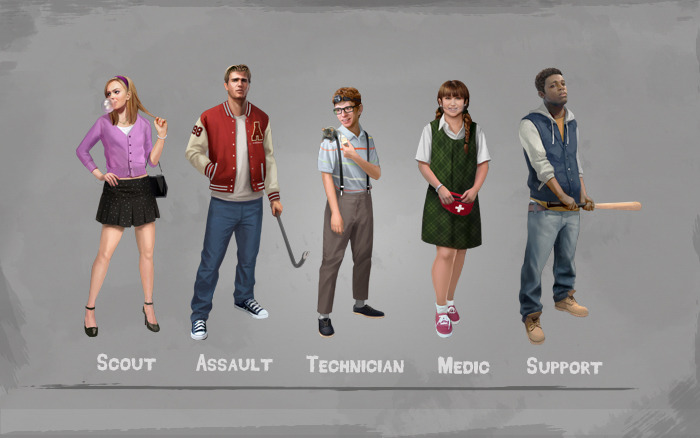
Task: Pick the Technician character with glasses
Action: 347,190
